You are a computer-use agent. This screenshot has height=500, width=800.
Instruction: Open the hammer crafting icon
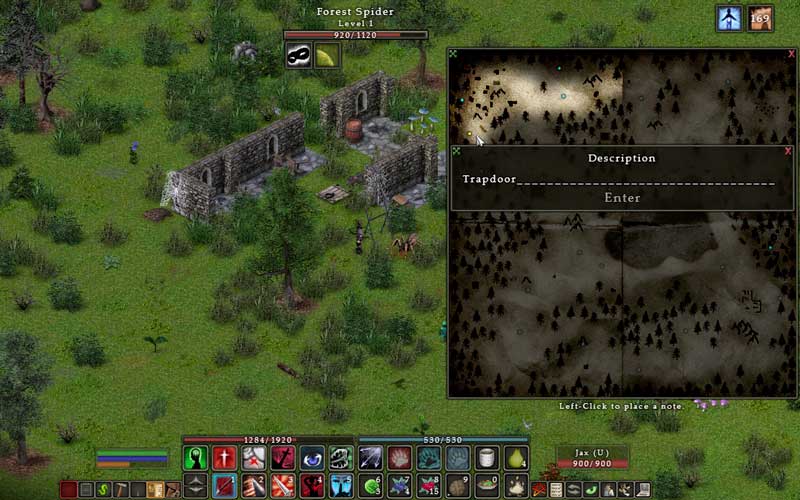point(119,490)
